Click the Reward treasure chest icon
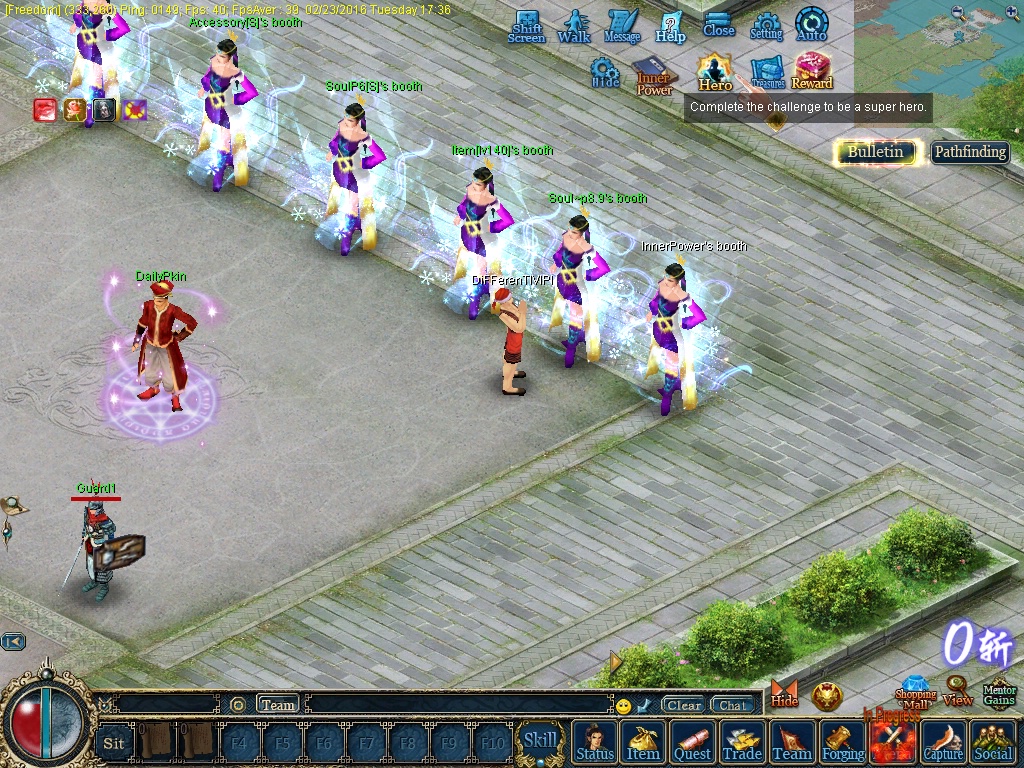 812,71
